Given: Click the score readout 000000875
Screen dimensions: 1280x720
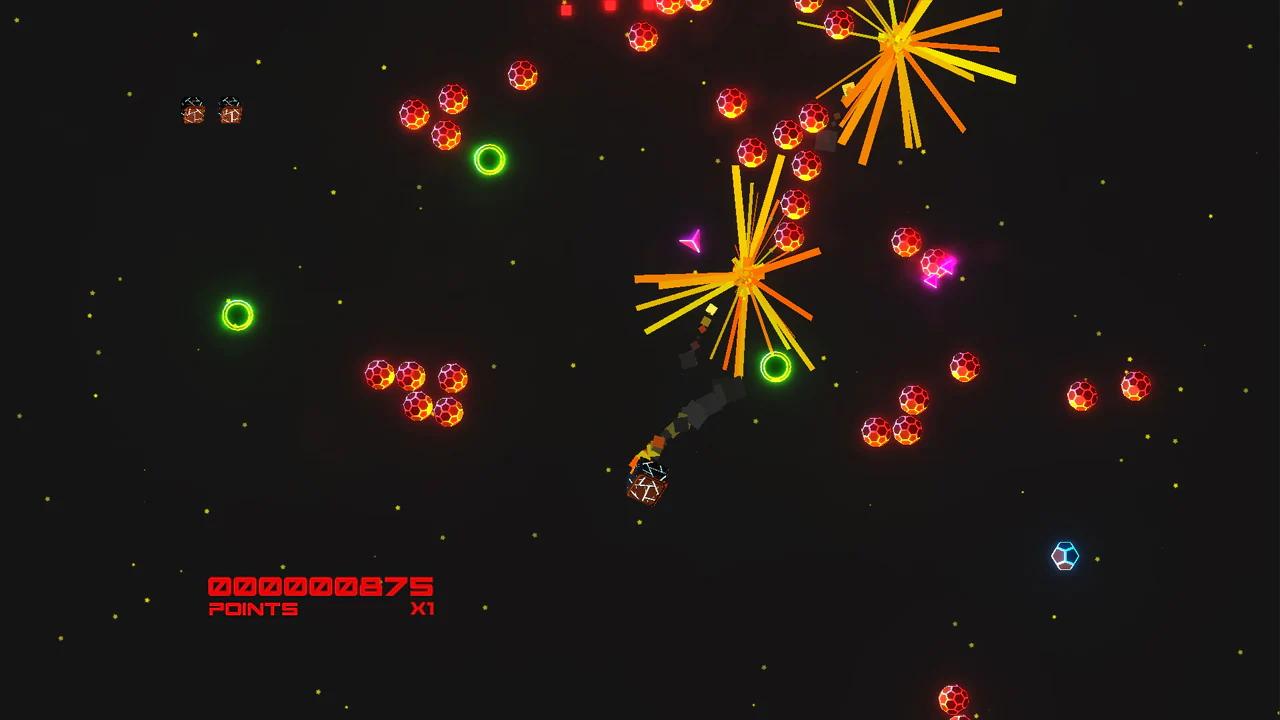Looking at the screenshot, I should (x=320, y=585).
